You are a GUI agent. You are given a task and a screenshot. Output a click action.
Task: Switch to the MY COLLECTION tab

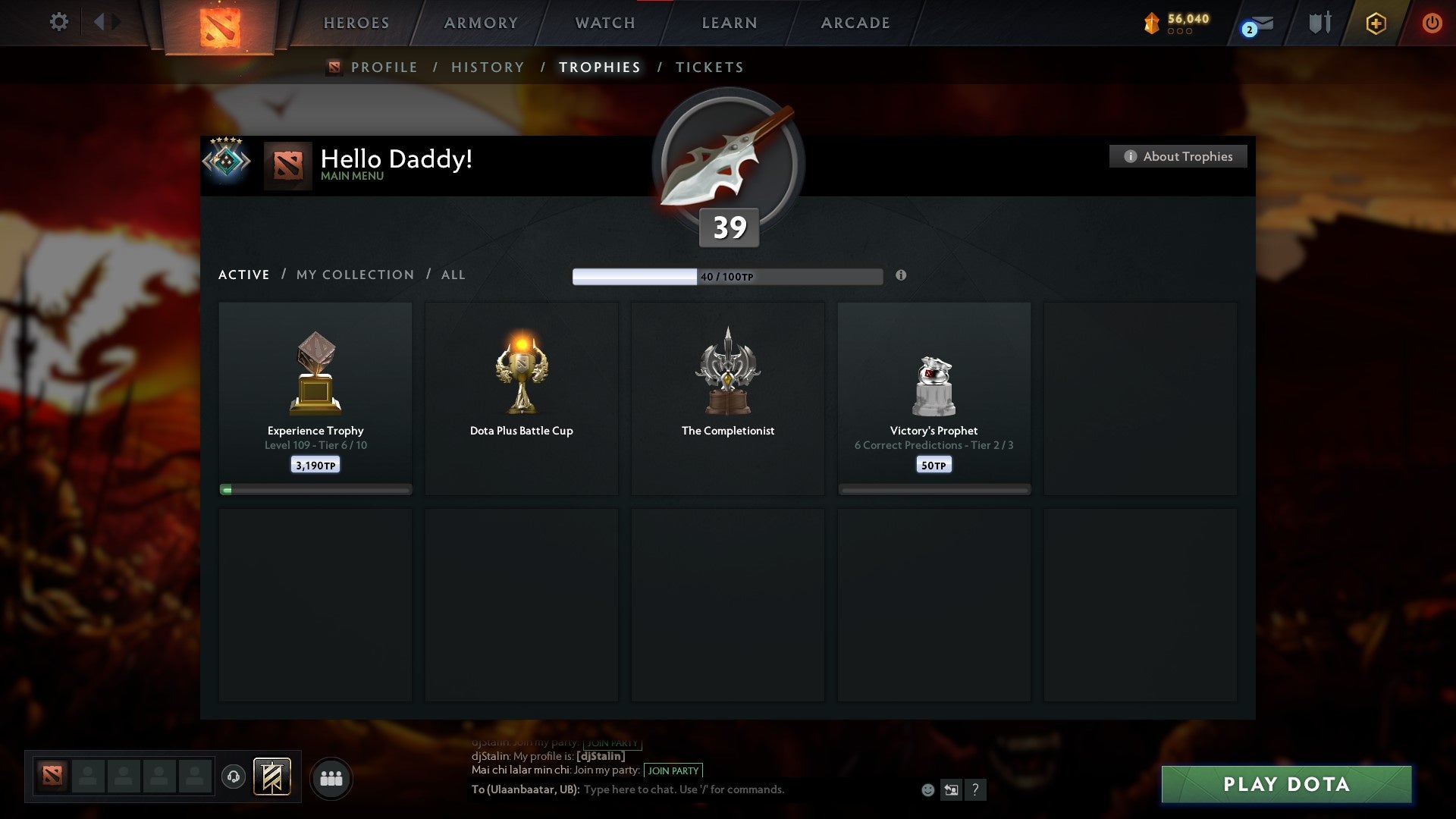point(354,275)
